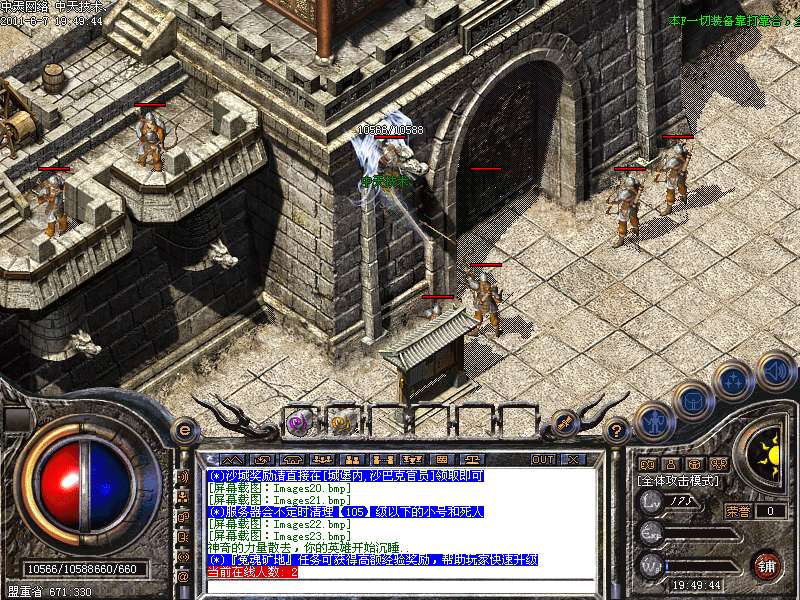Viewport: 800px width, 600px height.
Task: Select the purple scroll item in belt
Action: [297, 421]
